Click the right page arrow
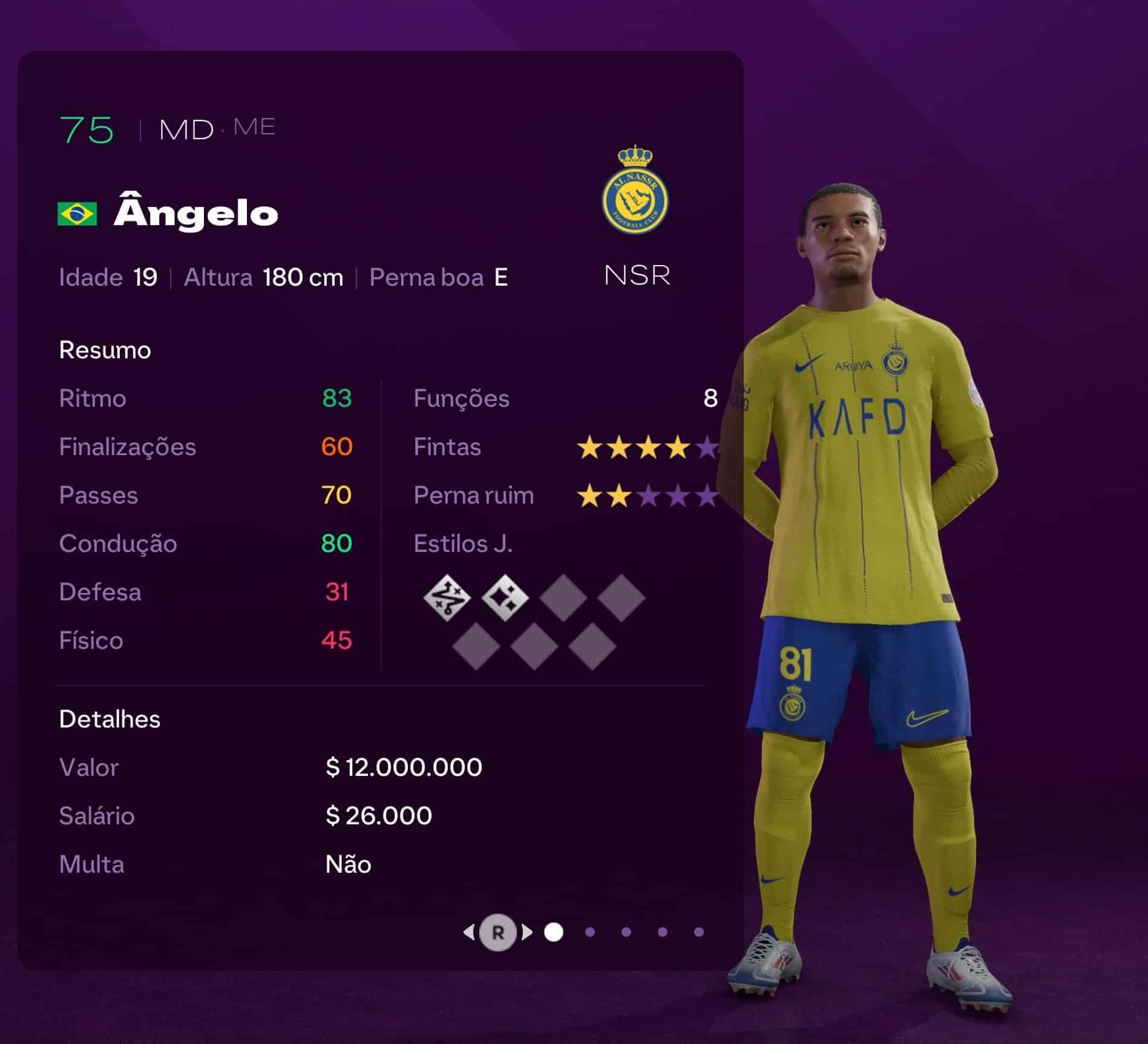 click(527, 932)
